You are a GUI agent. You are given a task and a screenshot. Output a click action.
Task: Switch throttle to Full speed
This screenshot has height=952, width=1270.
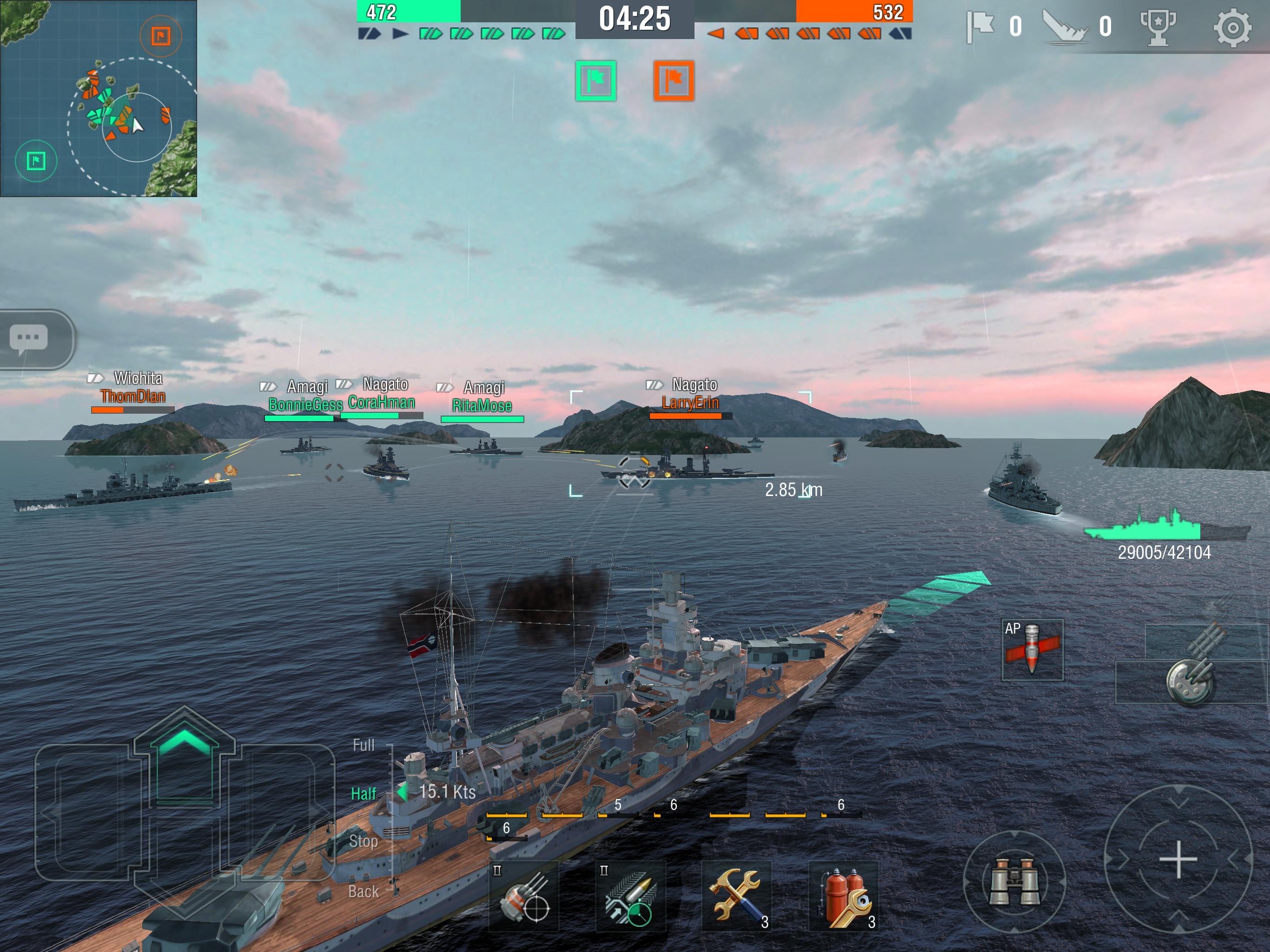pos(363,745)
